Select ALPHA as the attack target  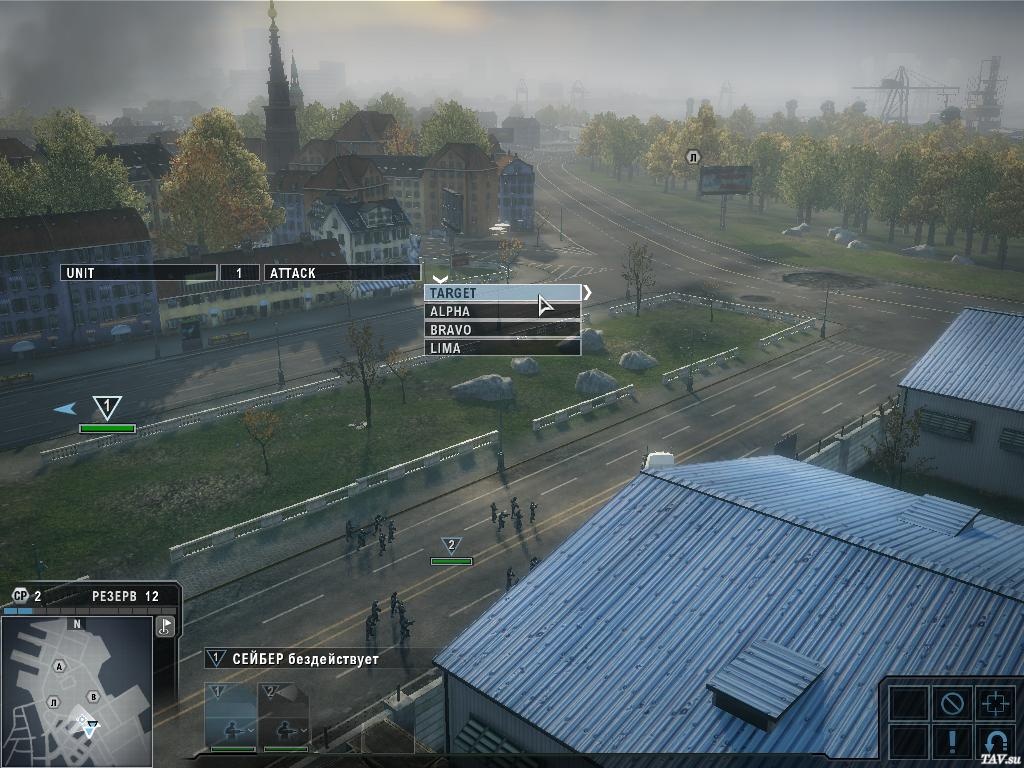[x=502, y=311]
